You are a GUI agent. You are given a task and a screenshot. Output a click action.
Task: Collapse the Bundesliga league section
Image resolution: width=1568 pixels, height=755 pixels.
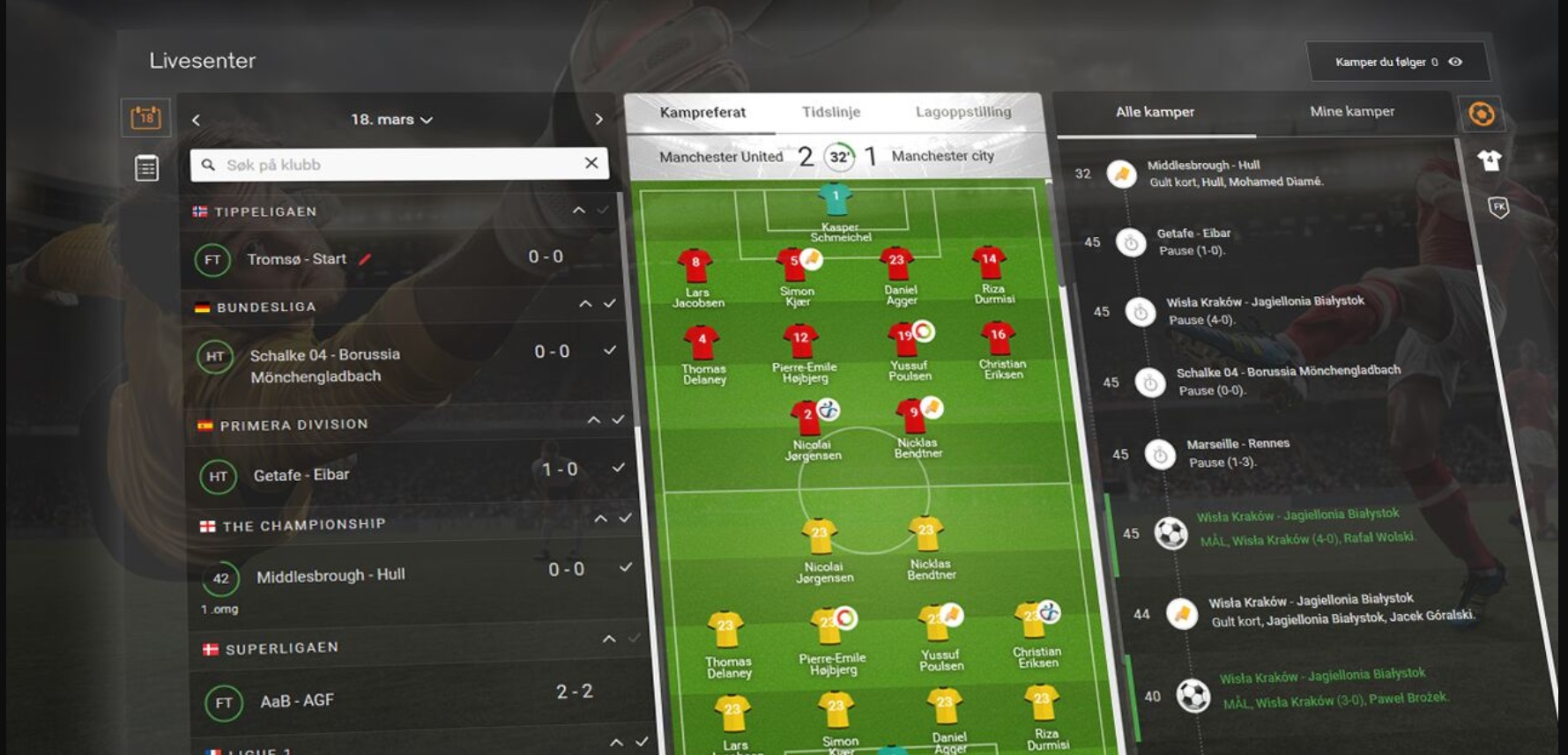click(x=585, y=304)
